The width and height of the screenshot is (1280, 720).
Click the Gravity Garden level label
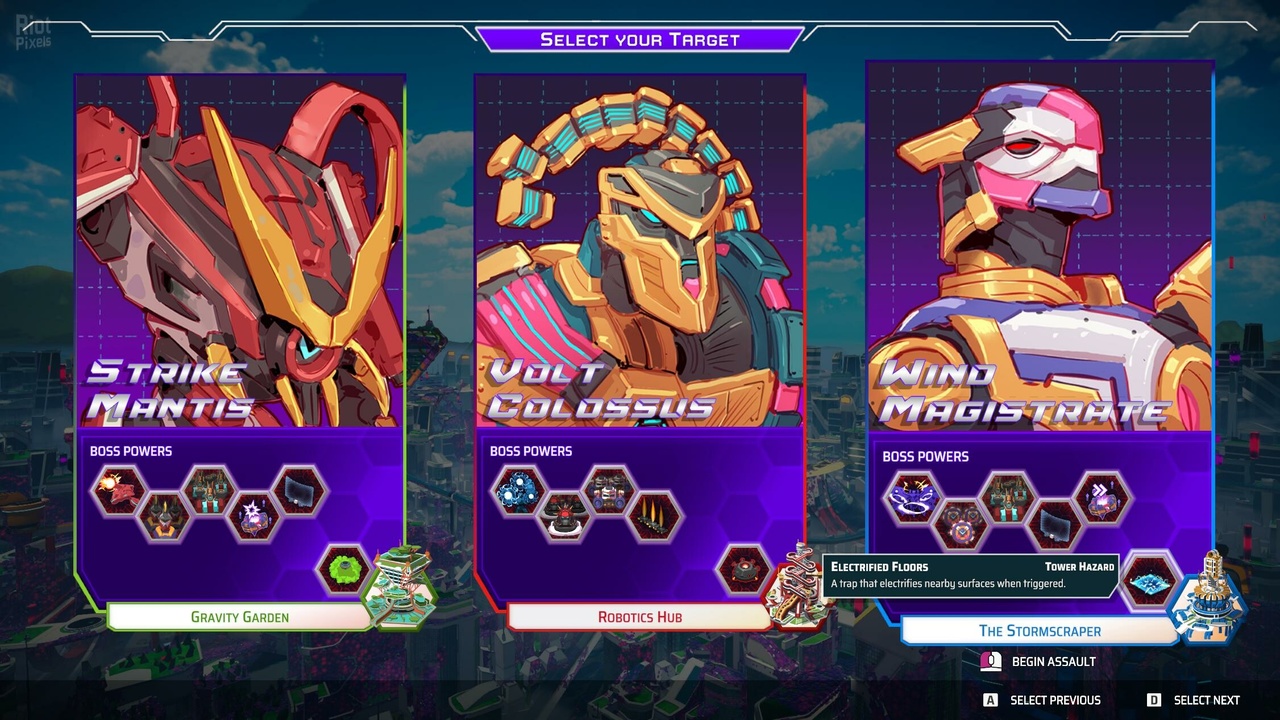click(239, 617)
